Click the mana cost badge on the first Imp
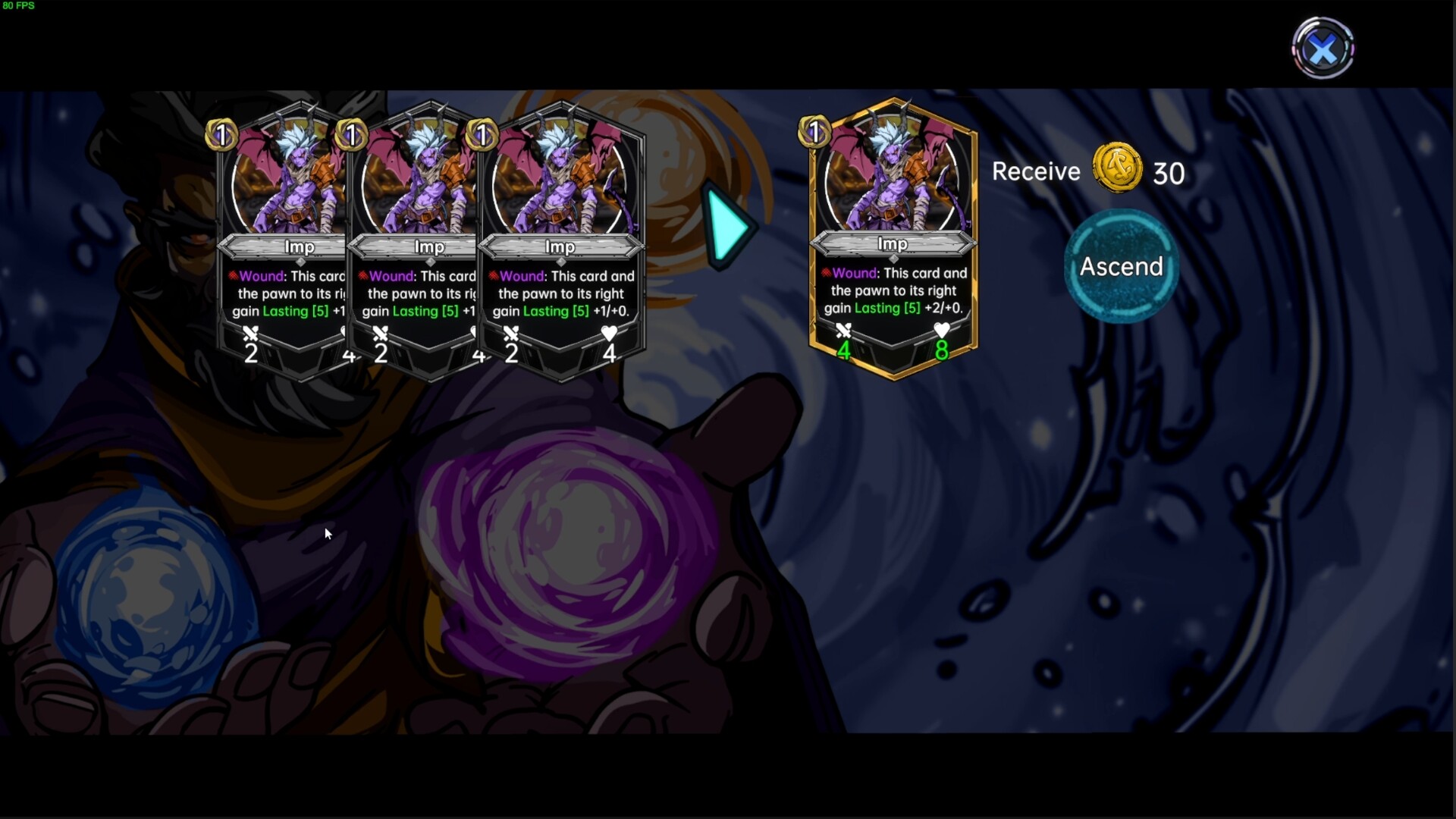The height and width of the screenshot is (819, 1456). [221, 136]
